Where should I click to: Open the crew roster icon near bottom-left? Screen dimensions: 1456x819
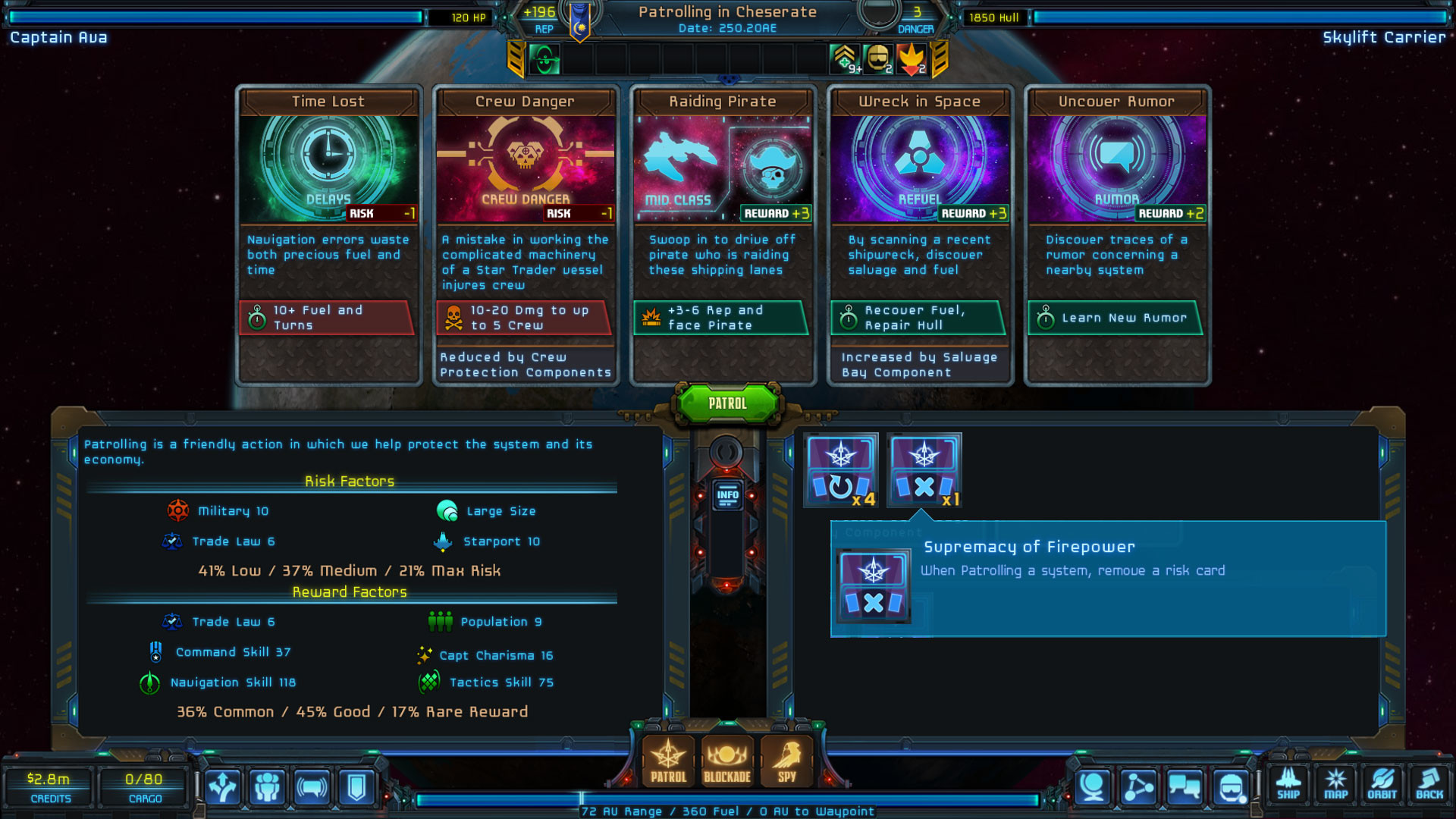(267, 787)
